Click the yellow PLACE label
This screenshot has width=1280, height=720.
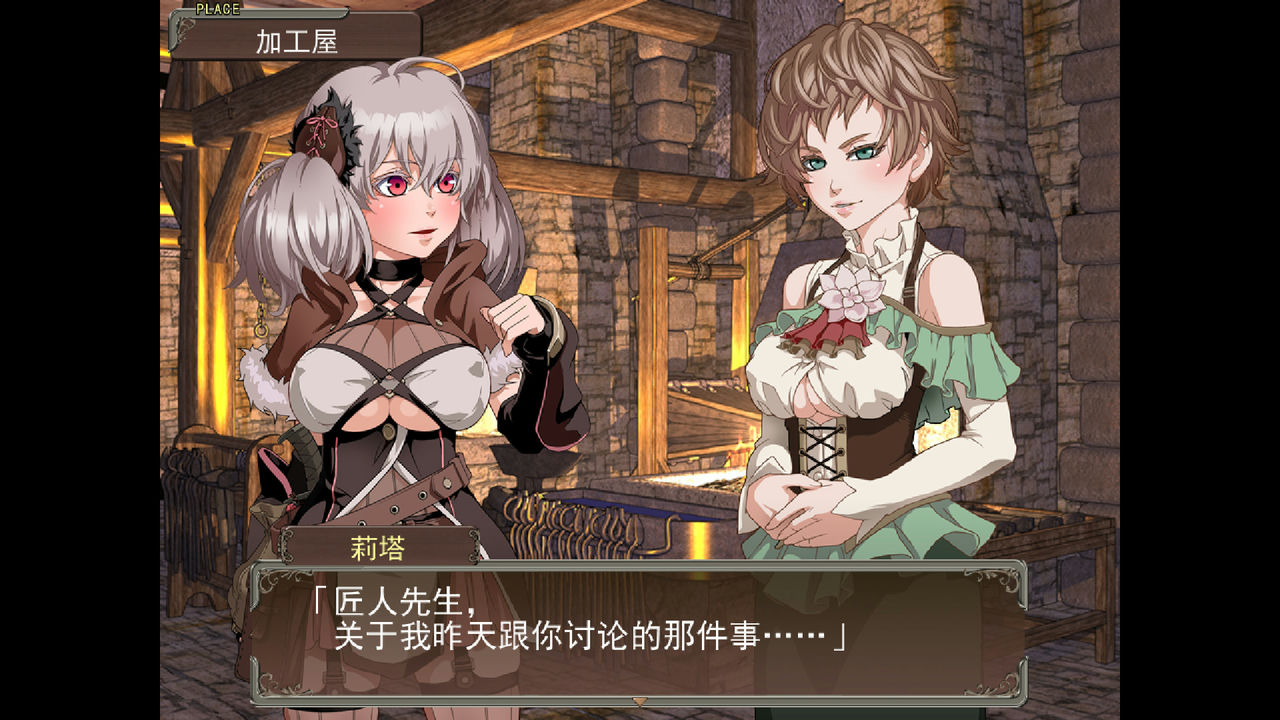[x=216, y=8]
